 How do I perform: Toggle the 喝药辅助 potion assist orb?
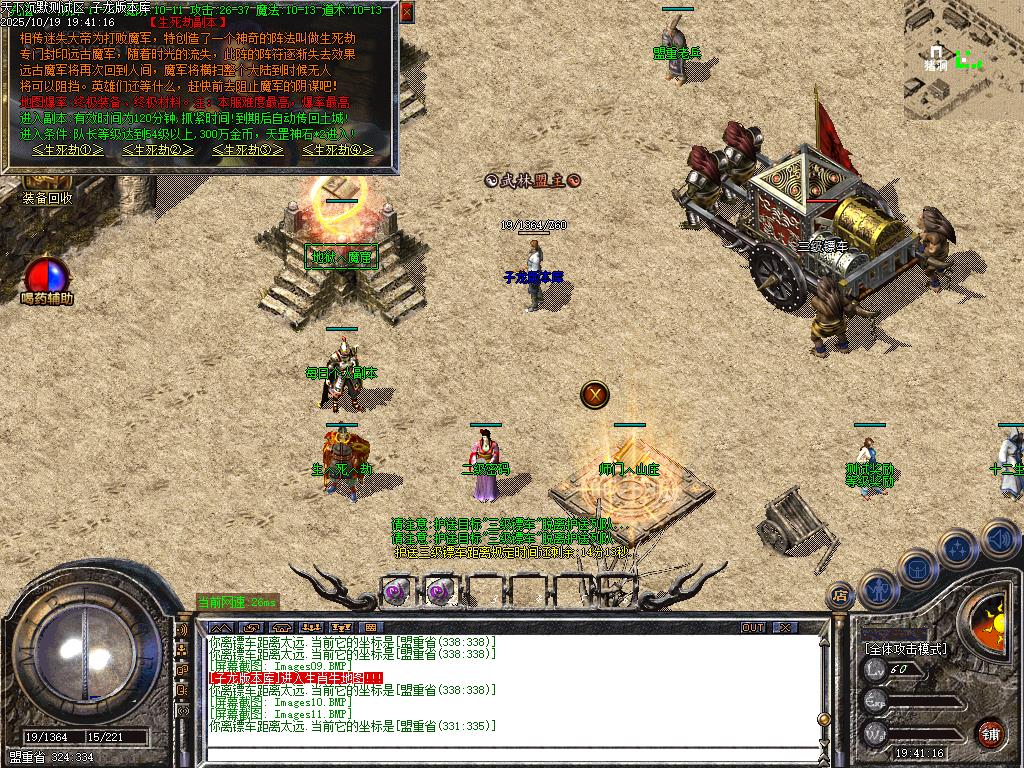[x=46, y=276]
